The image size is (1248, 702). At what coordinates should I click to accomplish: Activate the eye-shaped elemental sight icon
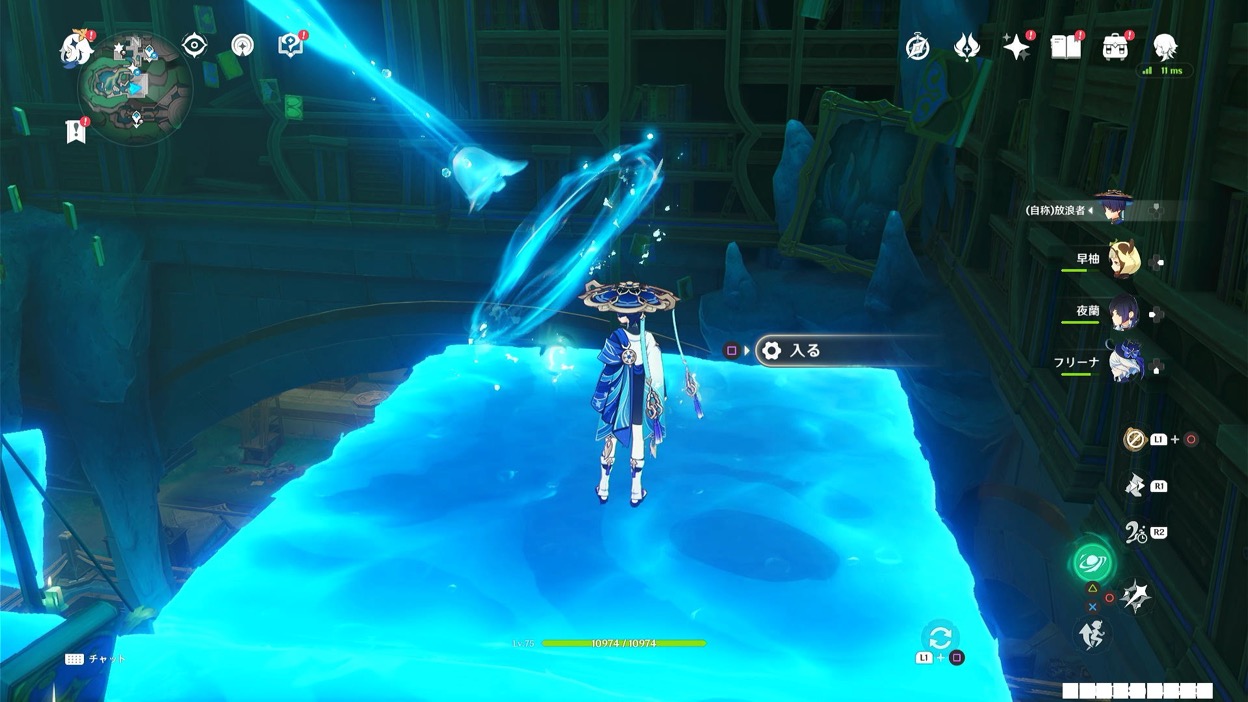click(194, 45)
